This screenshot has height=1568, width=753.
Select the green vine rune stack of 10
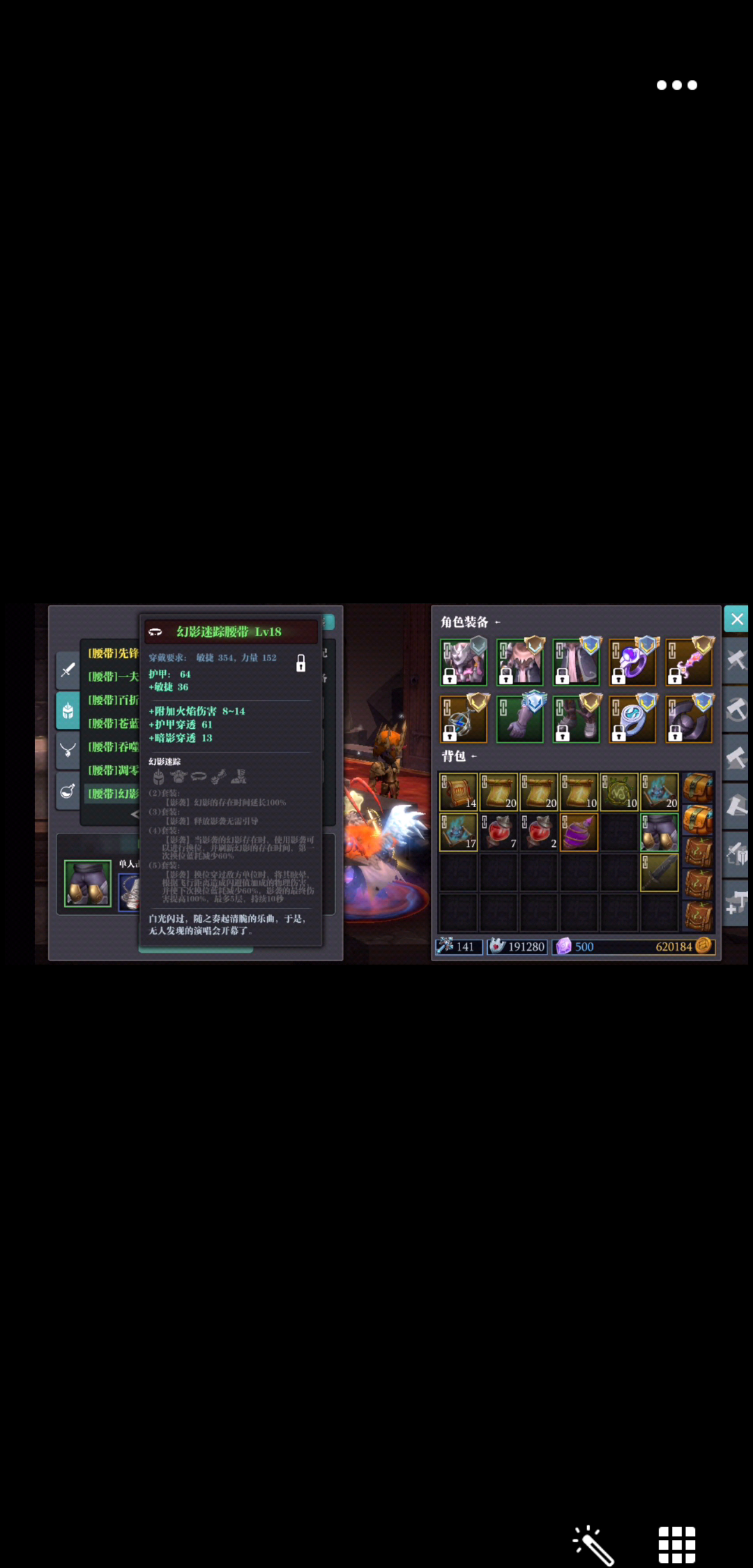(x=619, y=792)
